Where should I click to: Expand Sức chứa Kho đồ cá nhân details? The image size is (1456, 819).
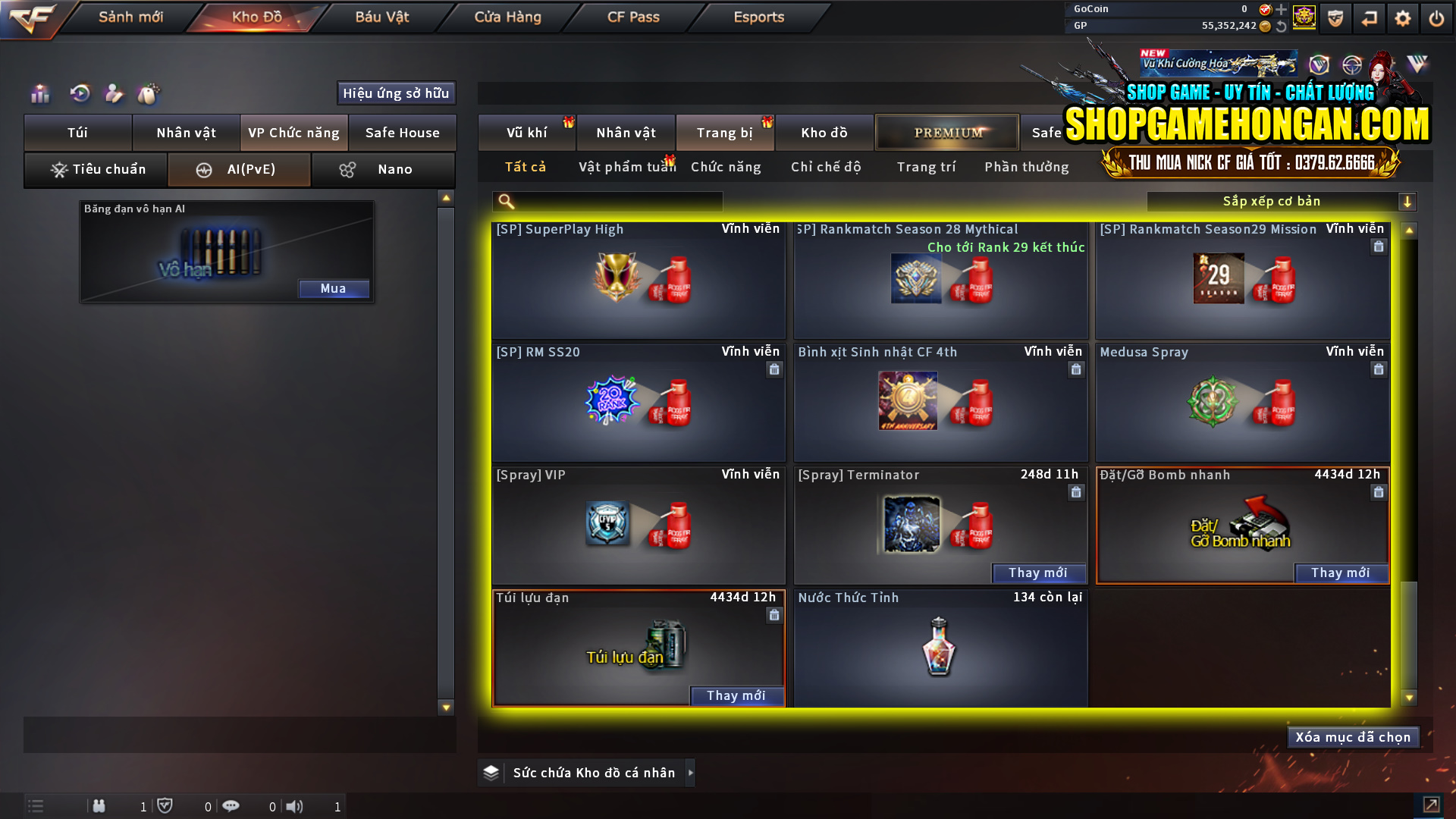[691, 773]
